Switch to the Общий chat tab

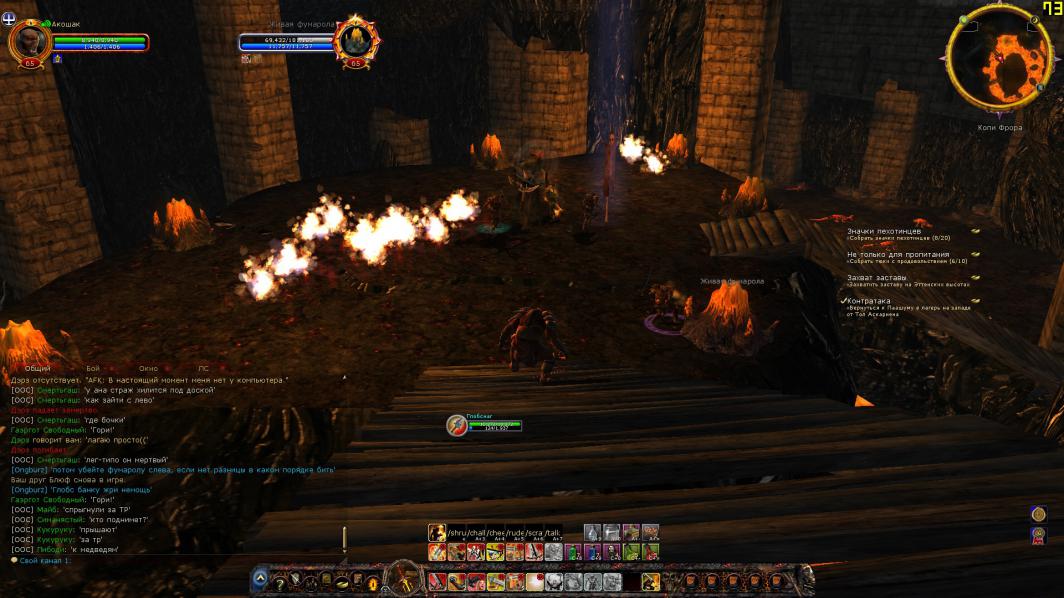point(37,369)
